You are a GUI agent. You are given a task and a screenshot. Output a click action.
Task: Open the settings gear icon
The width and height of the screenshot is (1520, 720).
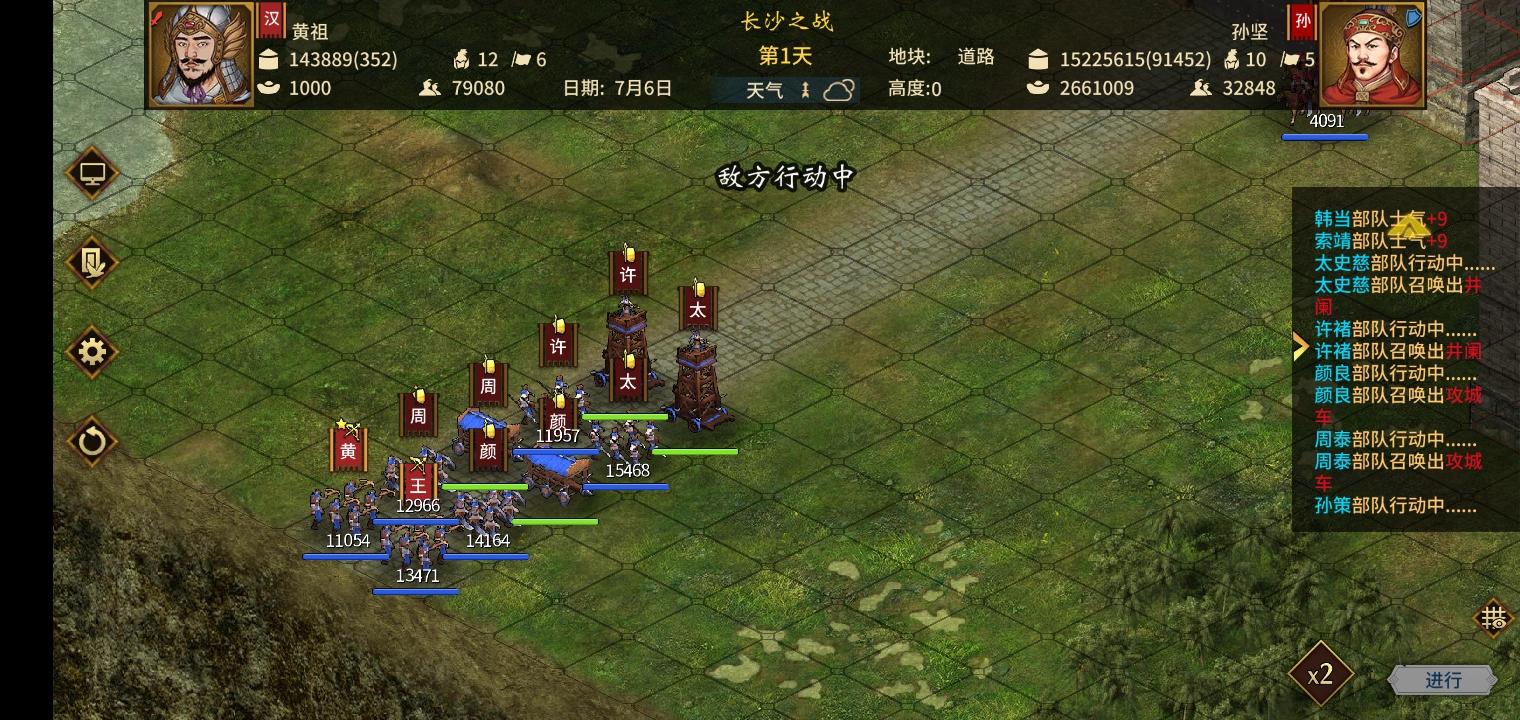(91, 352)
